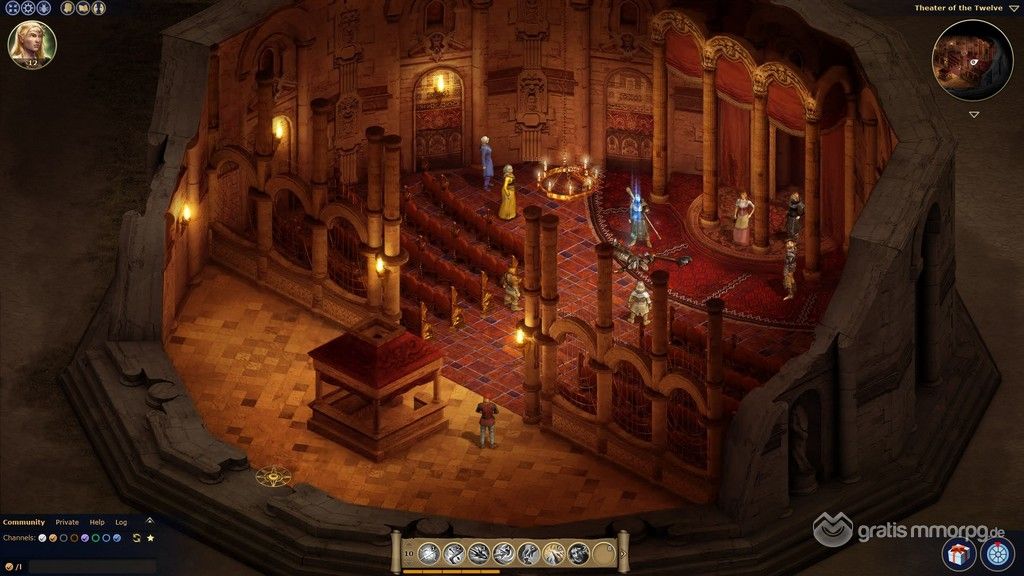The width and height of the screenshot is (1024, 576).
Task: Select the Community chat tab
Action: tap(24, 522)
